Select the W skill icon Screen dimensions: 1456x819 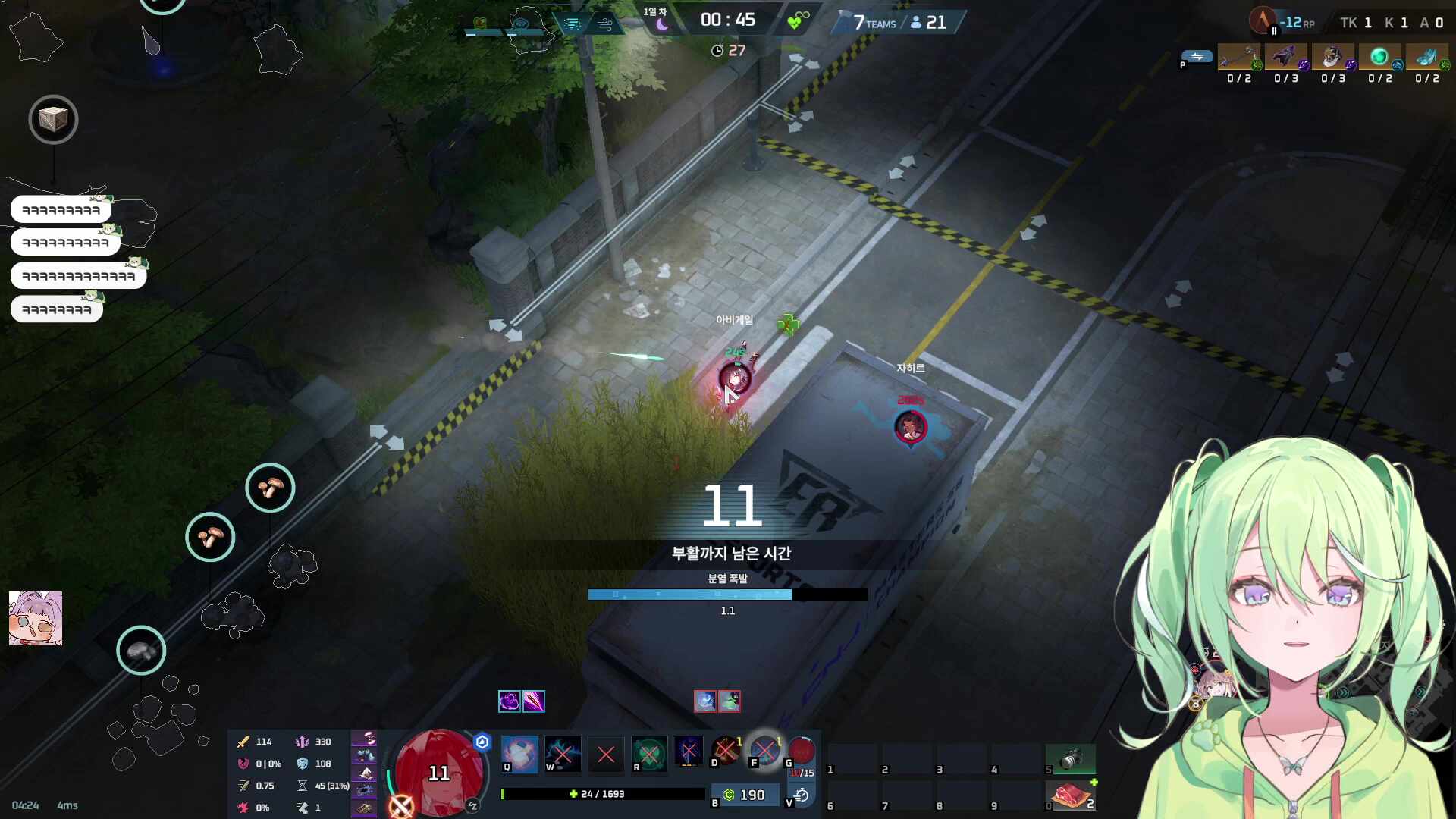tap(563, 754)
